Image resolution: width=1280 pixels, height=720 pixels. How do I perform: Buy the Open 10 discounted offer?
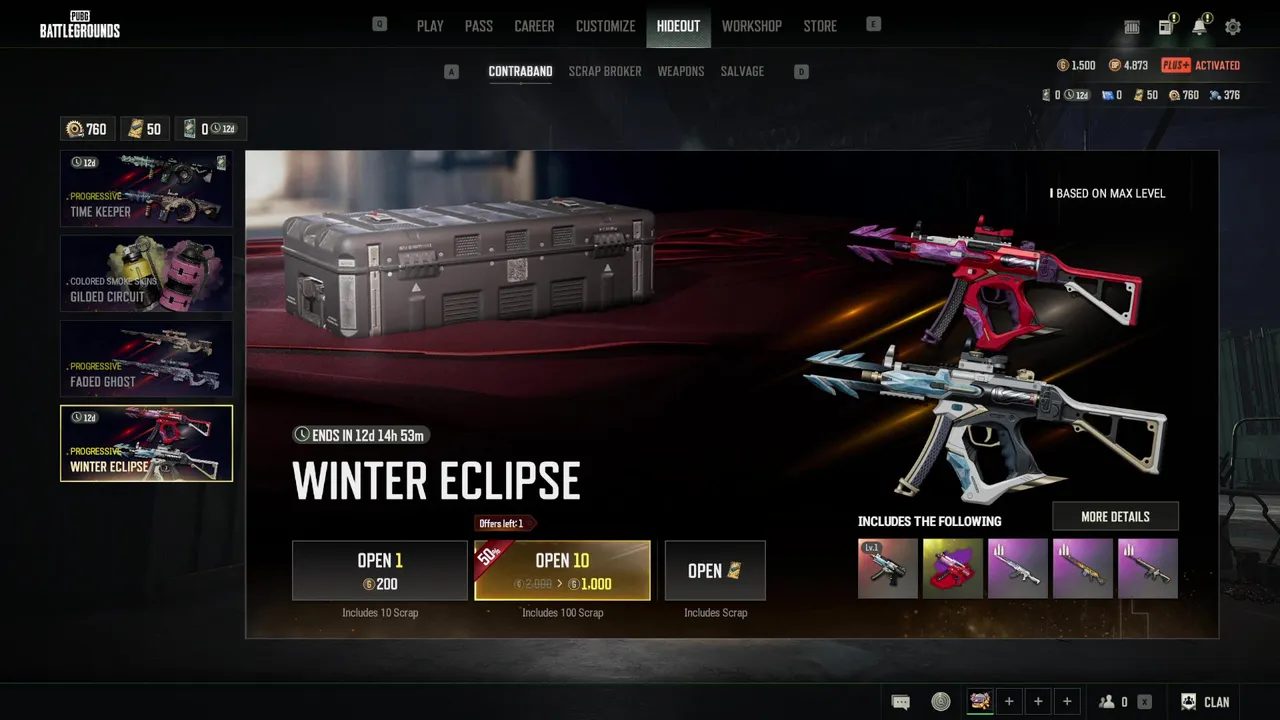pyautogui.click(x=562, y=570)
